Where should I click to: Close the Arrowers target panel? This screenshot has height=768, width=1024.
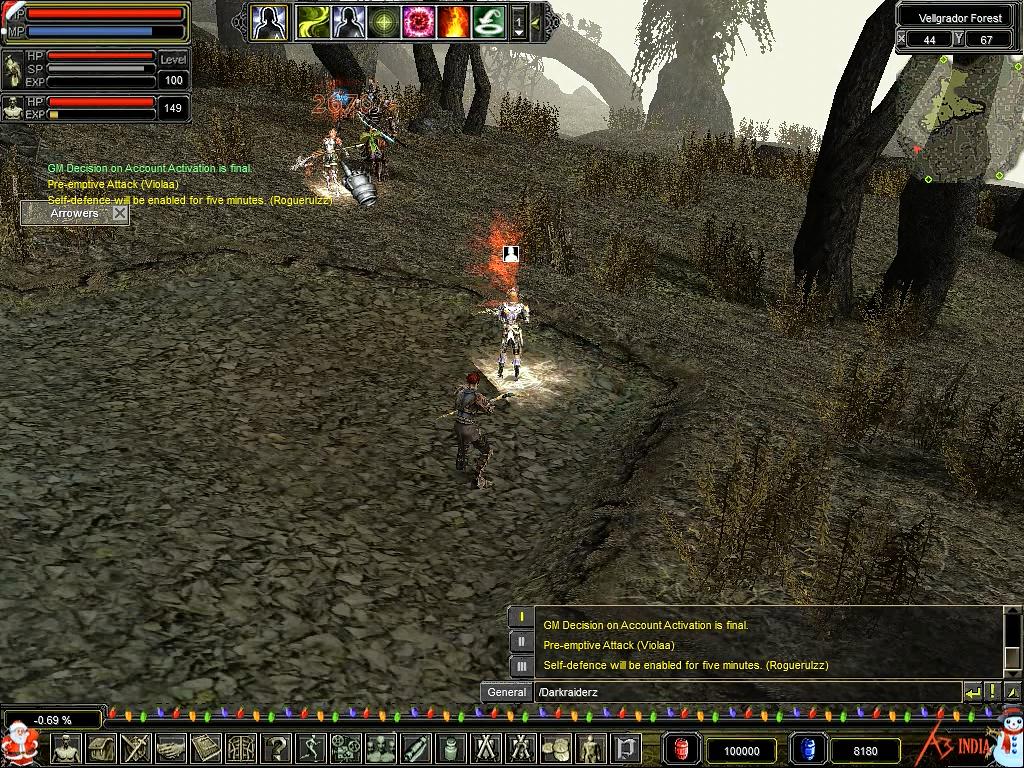pos(120,213)
